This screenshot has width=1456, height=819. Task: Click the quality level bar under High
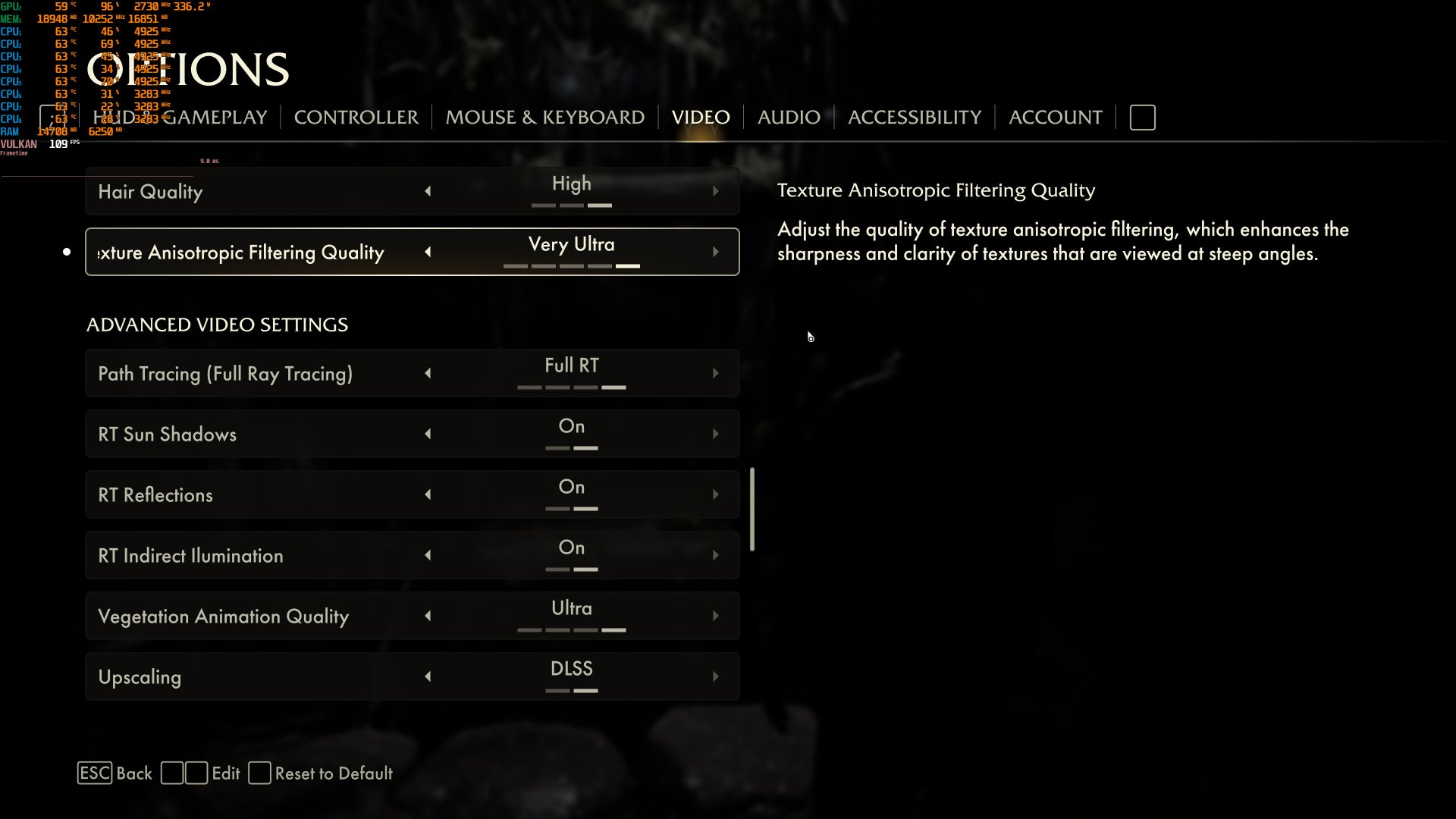pos(570,205)
